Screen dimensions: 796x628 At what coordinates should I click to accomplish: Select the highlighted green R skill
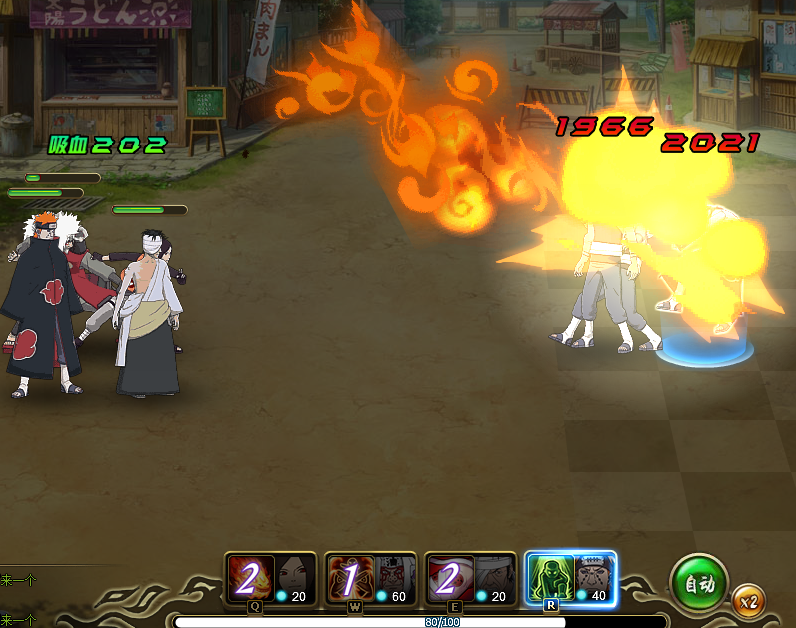570,578
